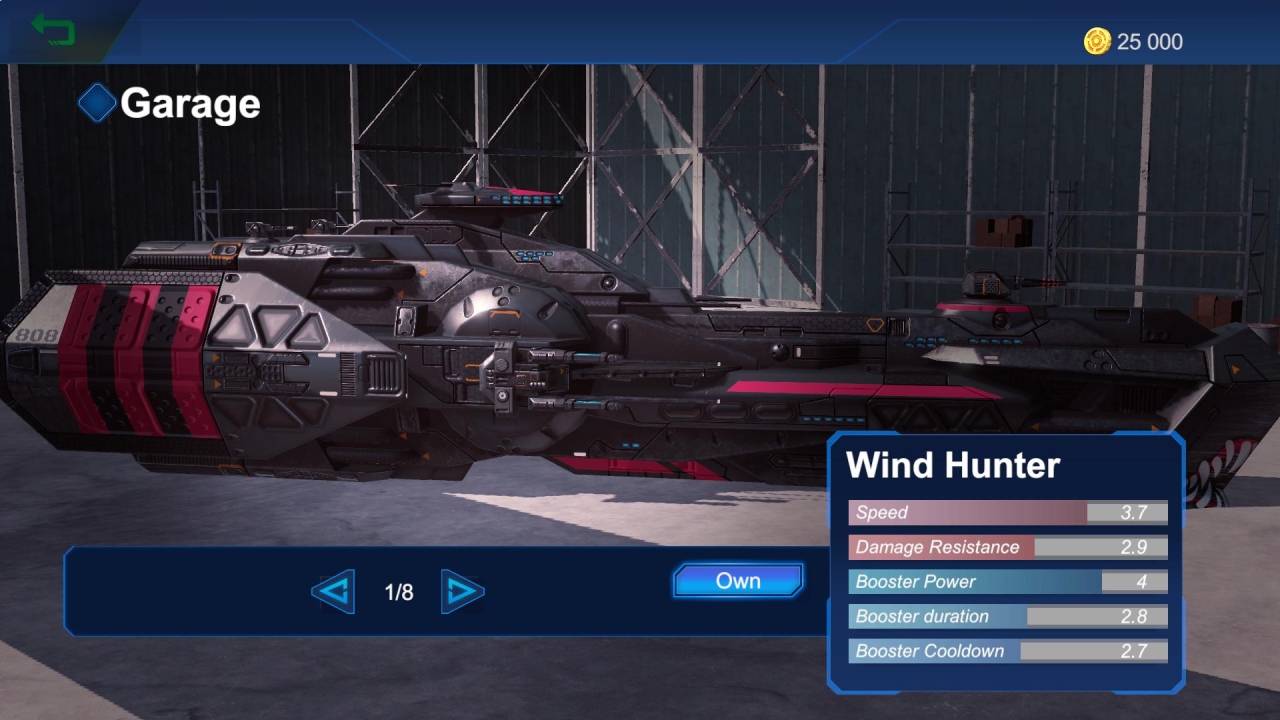Click the Damage Resistance stat bar
Screen dimensions: 1280x720
tap(1007, 547)
